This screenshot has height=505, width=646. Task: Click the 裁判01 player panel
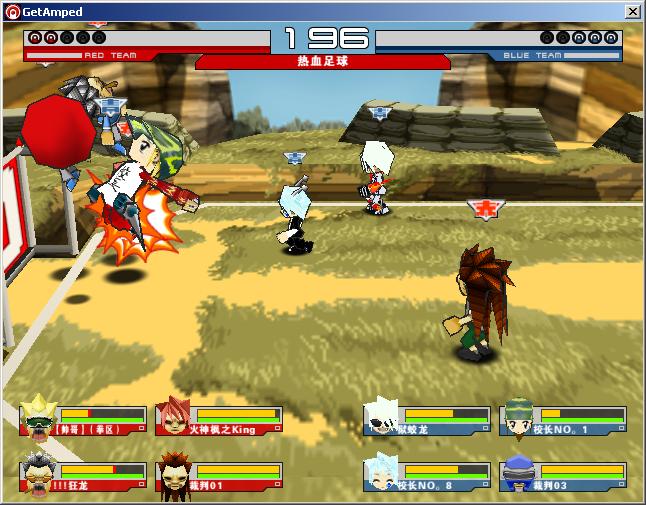tap(219, 476)
